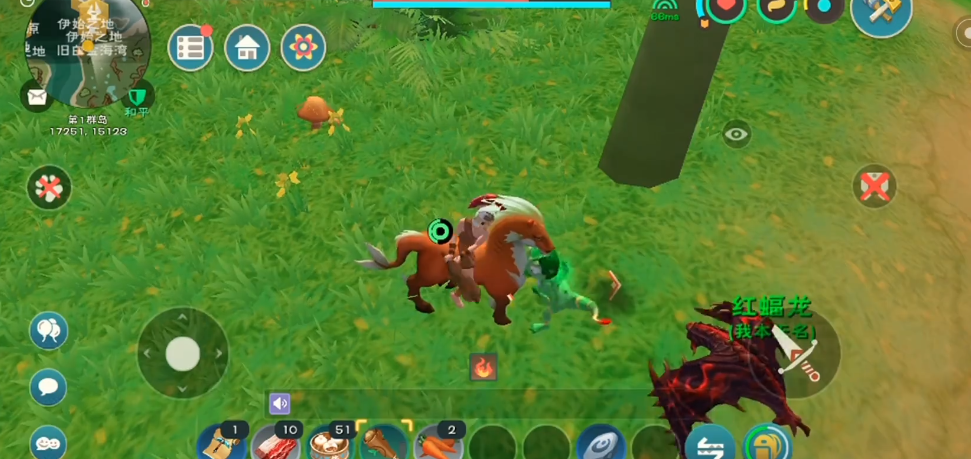The image size is (971, 459).
Task: Select the steamed buns slot with 51
Action: pyautogui.click(x=329, y=442)
